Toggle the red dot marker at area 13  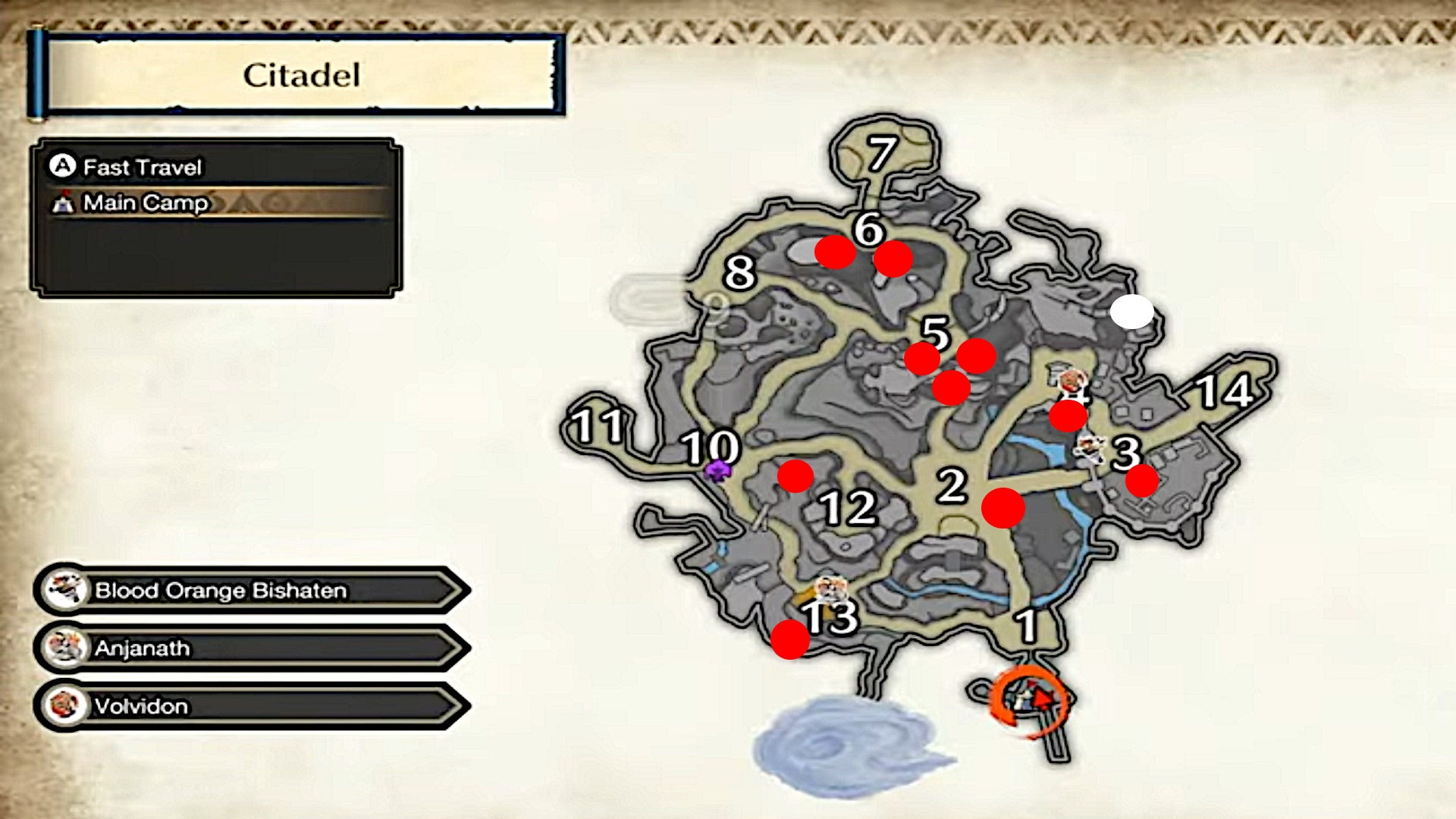coord(790,640)
